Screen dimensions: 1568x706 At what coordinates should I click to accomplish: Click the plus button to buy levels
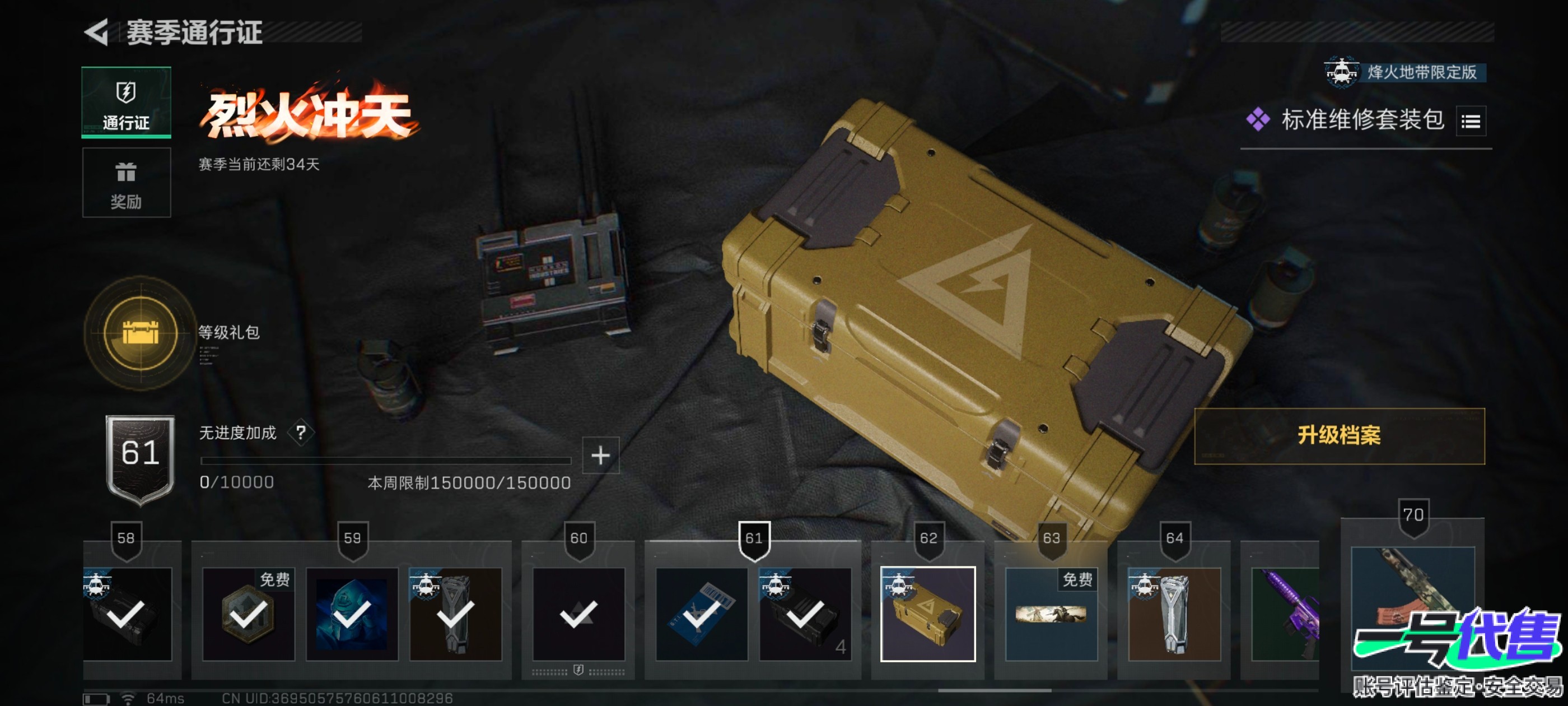tap(600, 455)
